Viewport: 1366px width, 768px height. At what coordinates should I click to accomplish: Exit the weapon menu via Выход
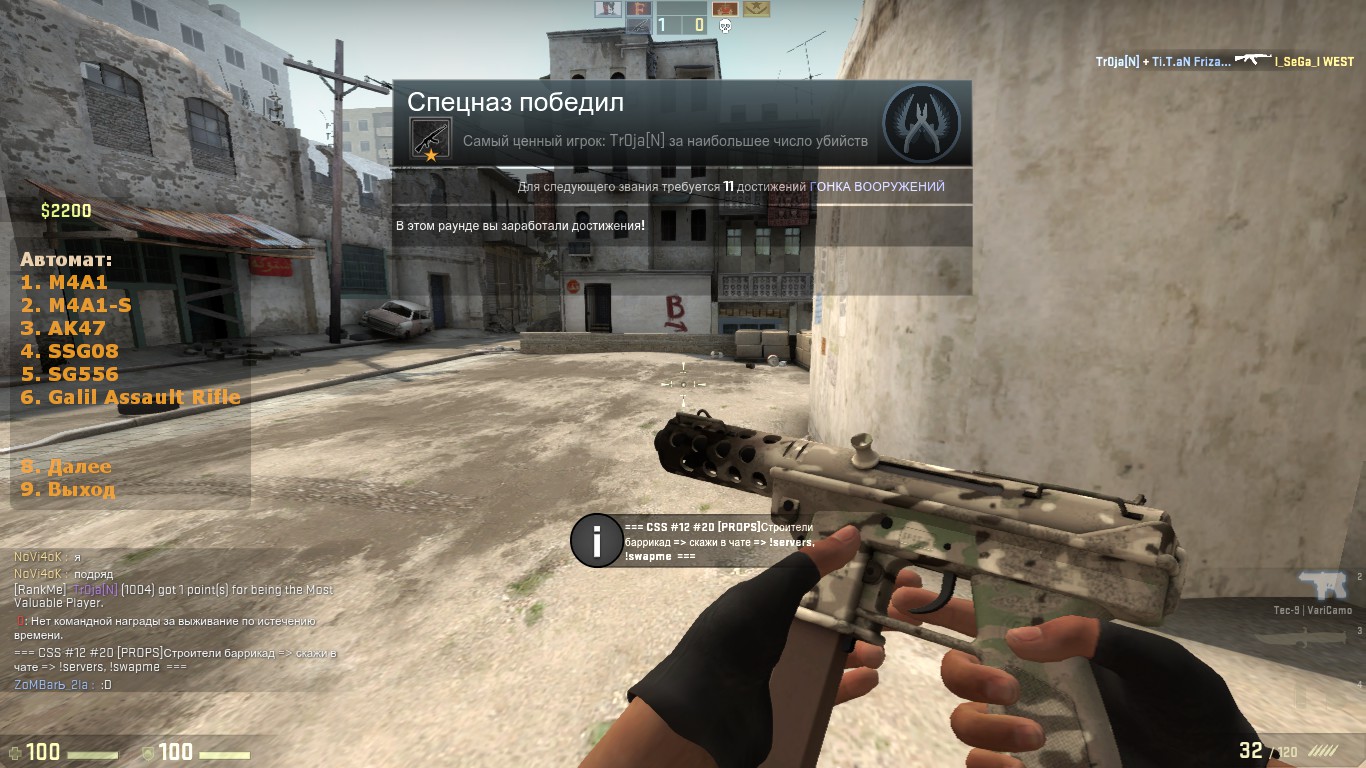(x=68, y=490)
